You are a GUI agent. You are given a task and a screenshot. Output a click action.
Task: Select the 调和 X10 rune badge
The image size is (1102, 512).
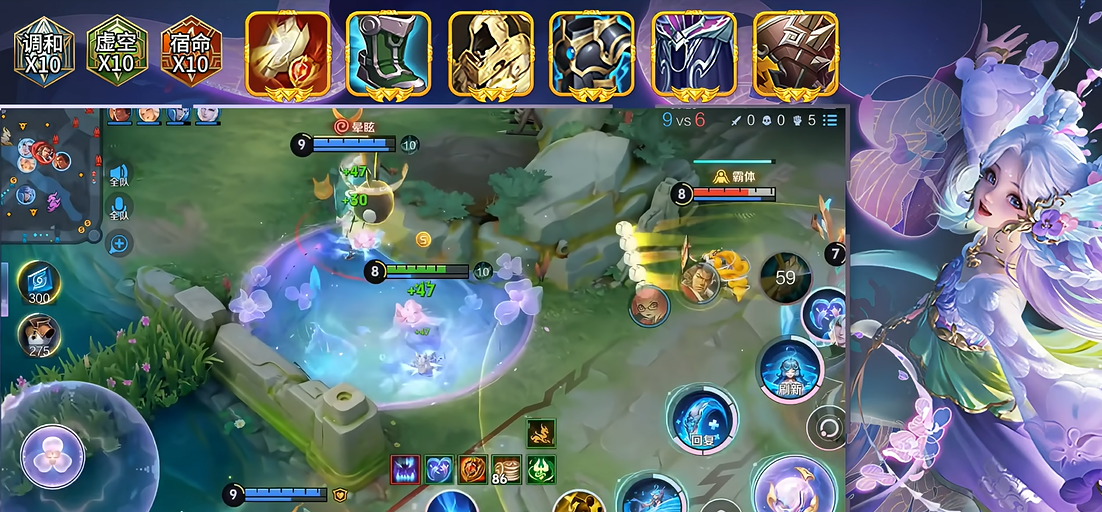point(44,50)
